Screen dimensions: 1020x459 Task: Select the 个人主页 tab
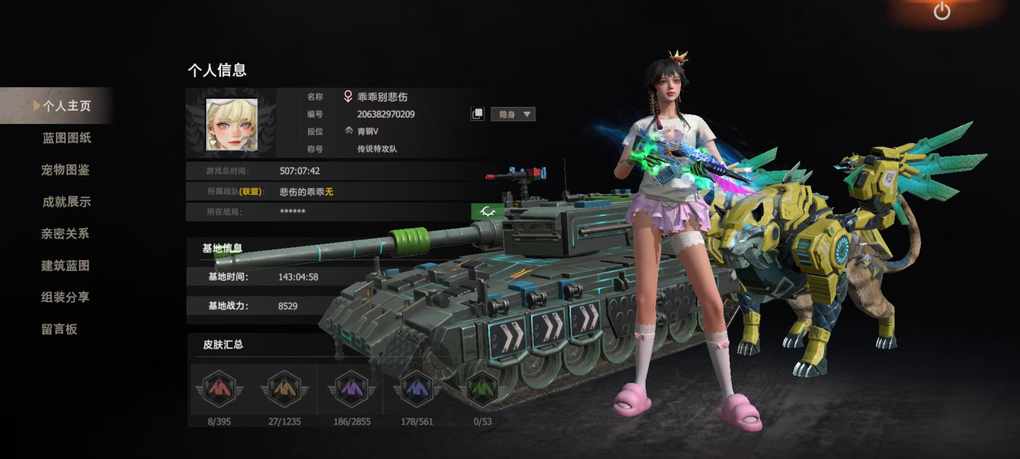pyautogui.click(x=66, y=105)
